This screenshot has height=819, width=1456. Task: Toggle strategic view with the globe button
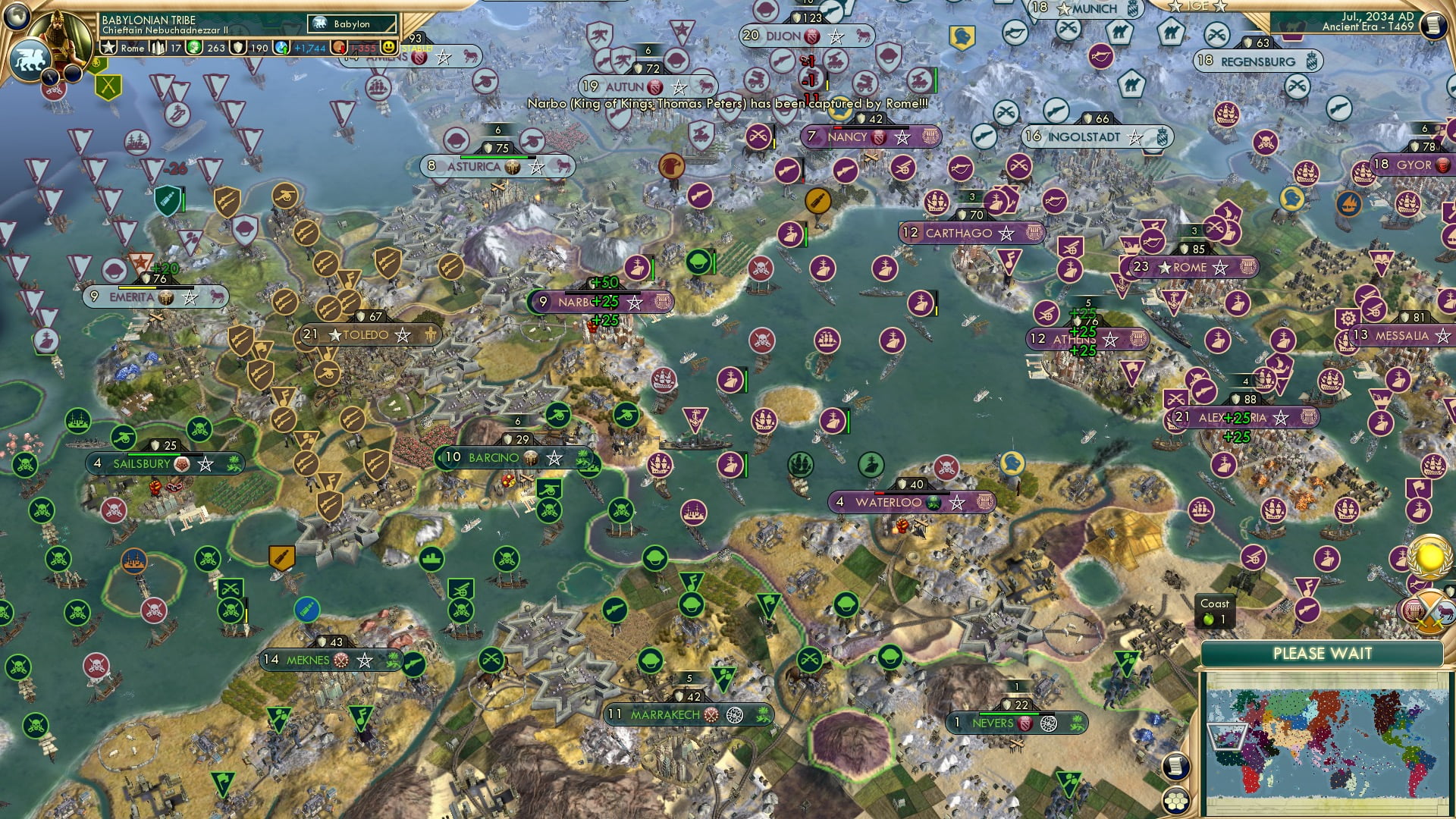click(17, 17)
